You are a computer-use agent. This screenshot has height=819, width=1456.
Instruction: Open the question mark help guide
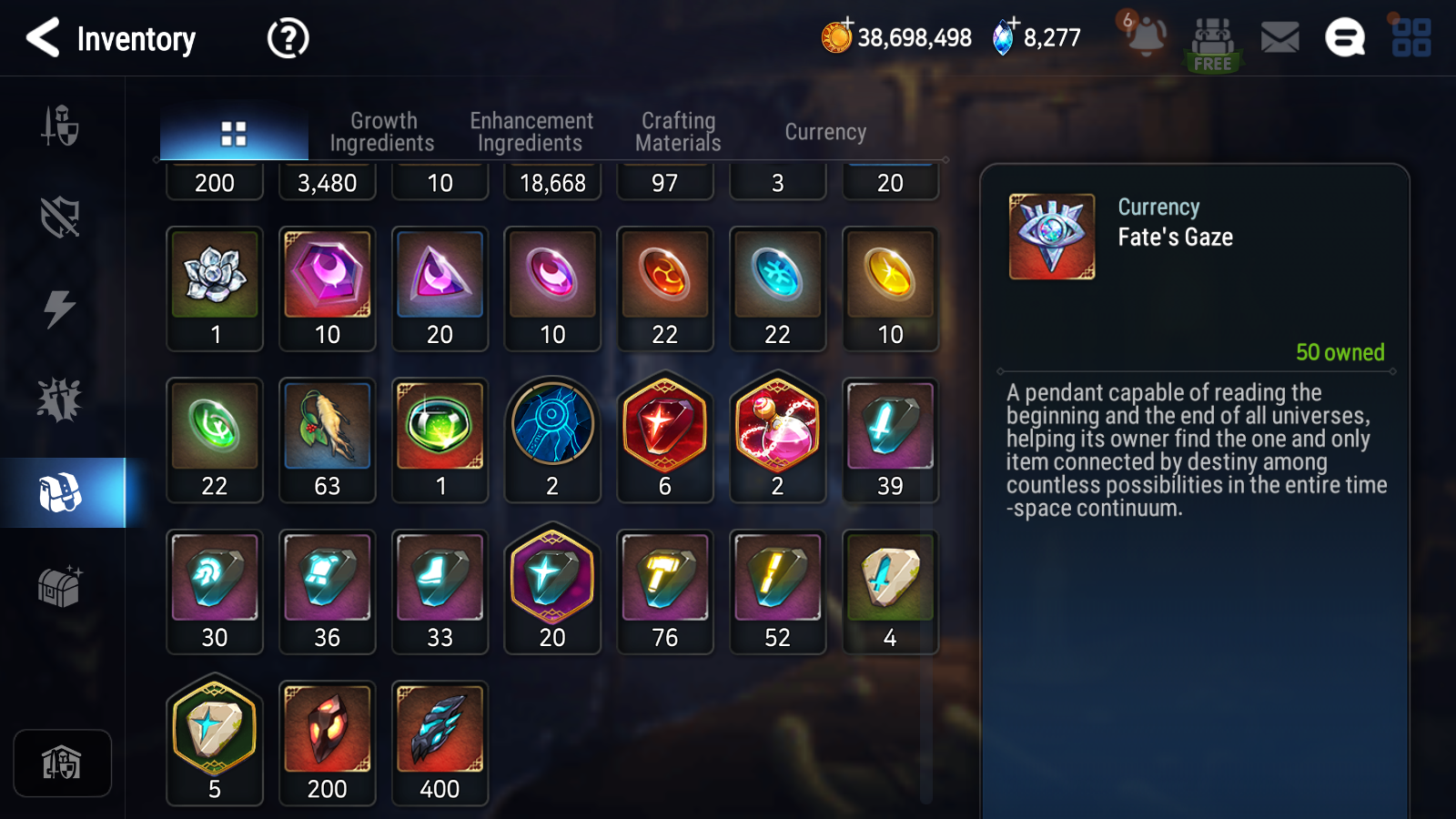pyautogui.click(x=288, y=38)
